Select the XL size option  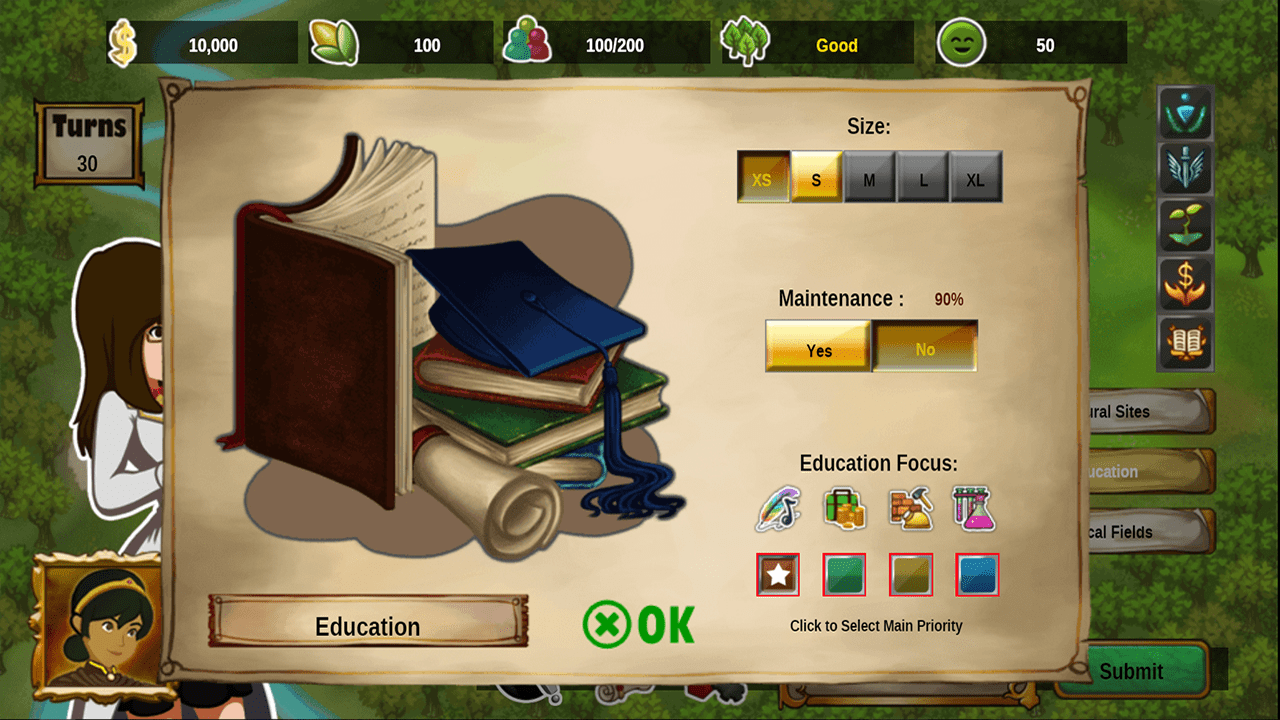(x=975, y=178)
